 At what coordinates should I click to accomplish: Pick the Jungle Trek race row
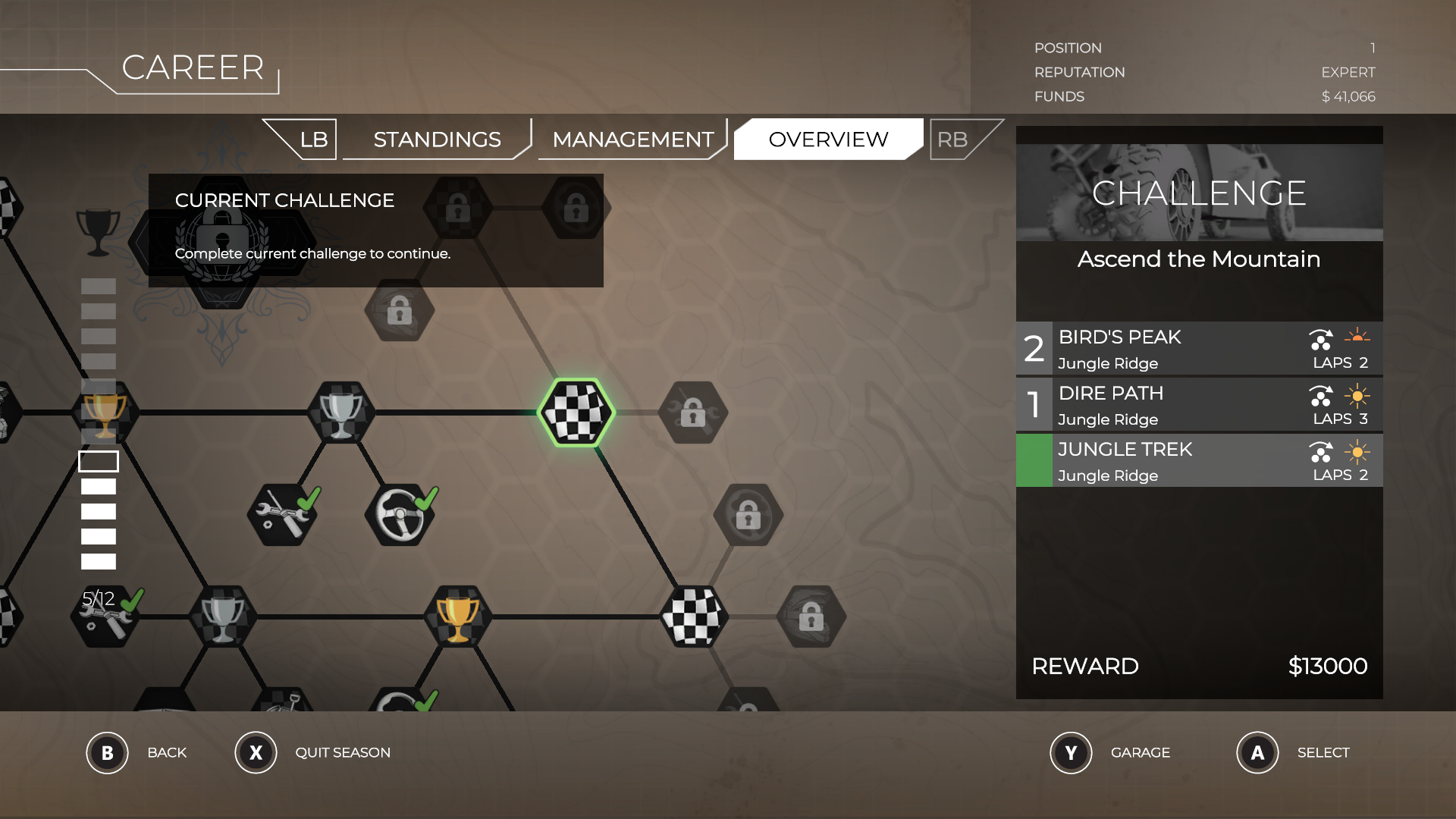click(1199, 461)
